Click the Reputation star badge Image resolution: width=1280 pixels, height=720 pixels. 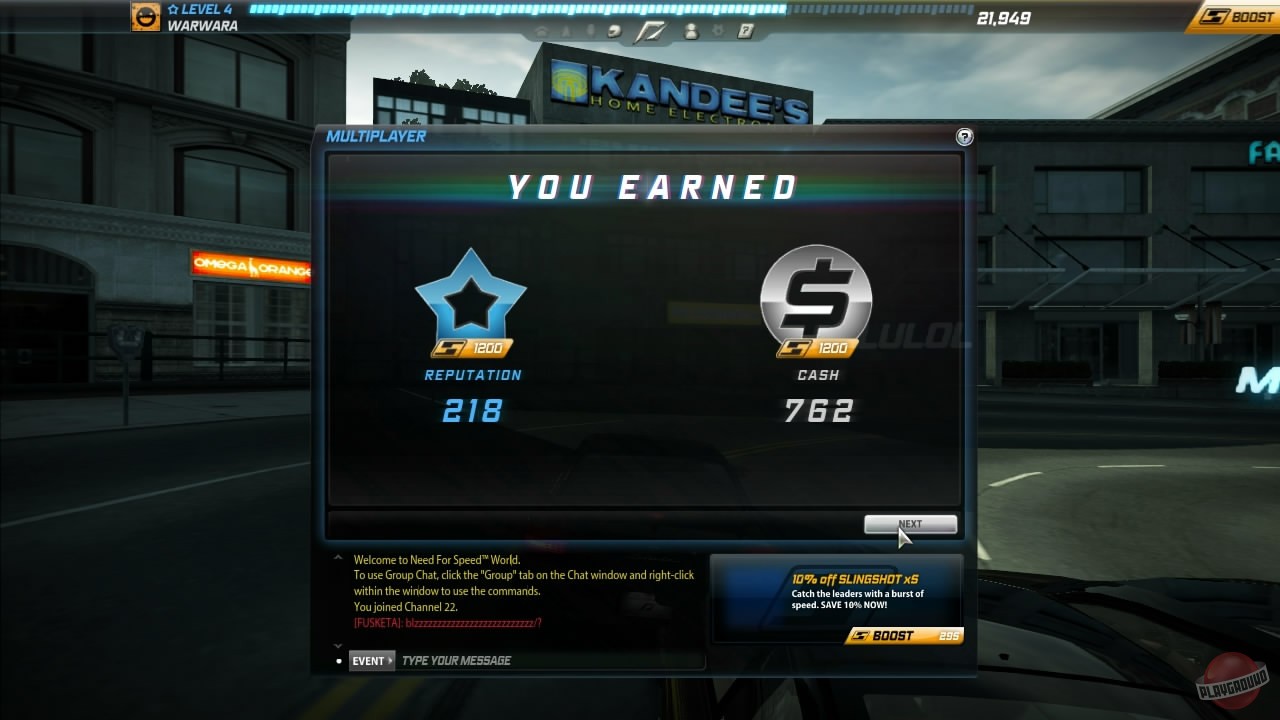coord(471,300)
